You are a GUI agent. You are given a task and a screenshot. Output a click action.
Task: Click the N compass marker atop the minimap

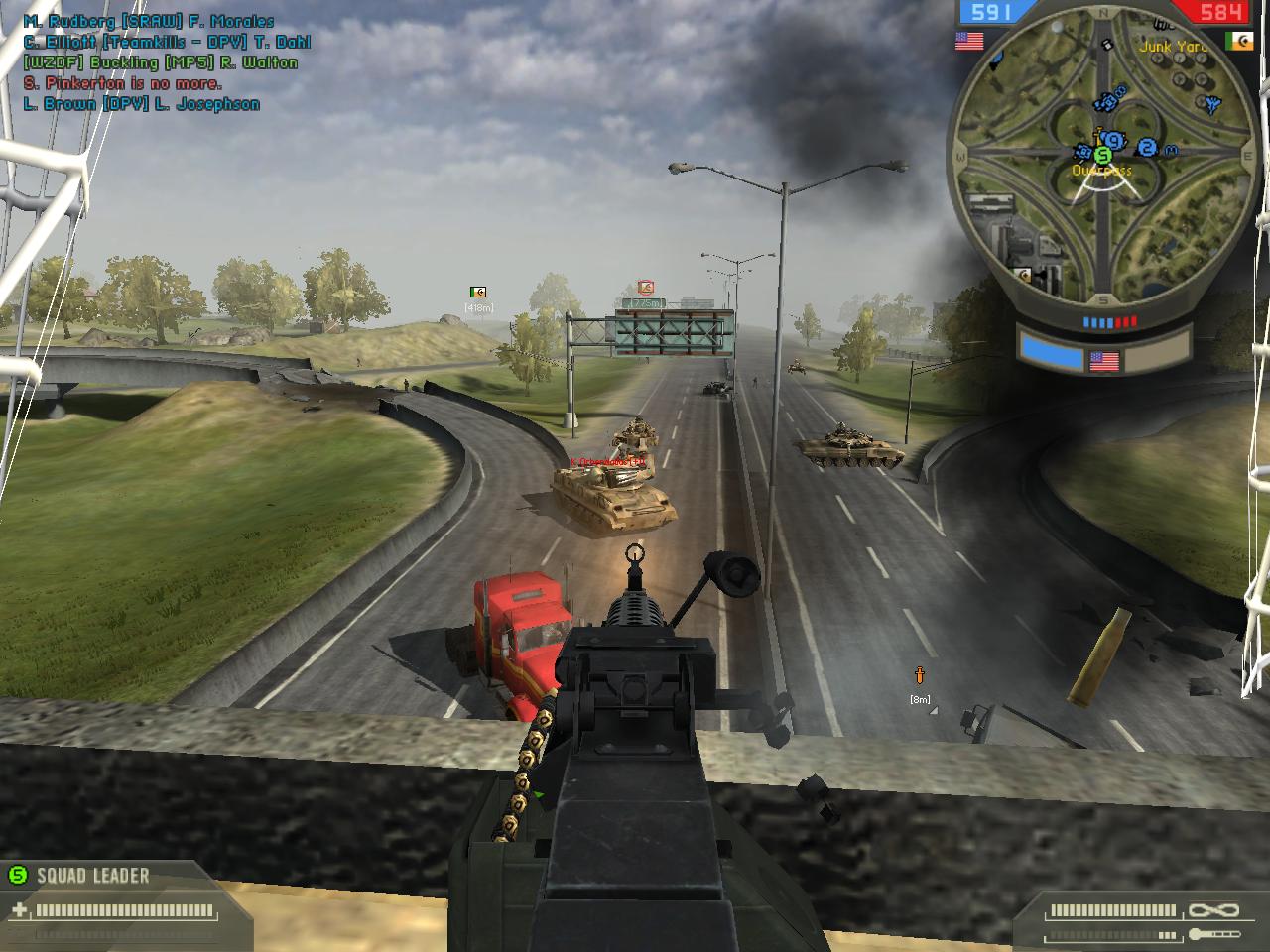pyautogui.click(x=1102, y=12)
